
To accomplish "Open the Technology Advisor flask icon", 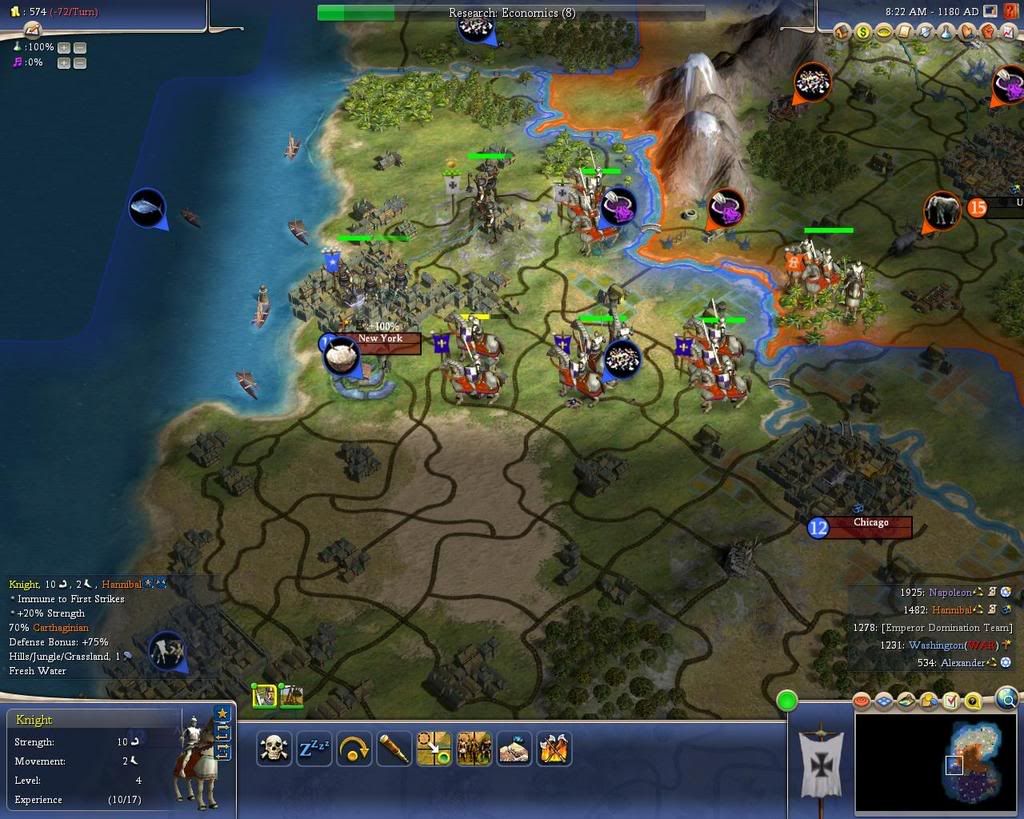I will click(x=948, y=33).
